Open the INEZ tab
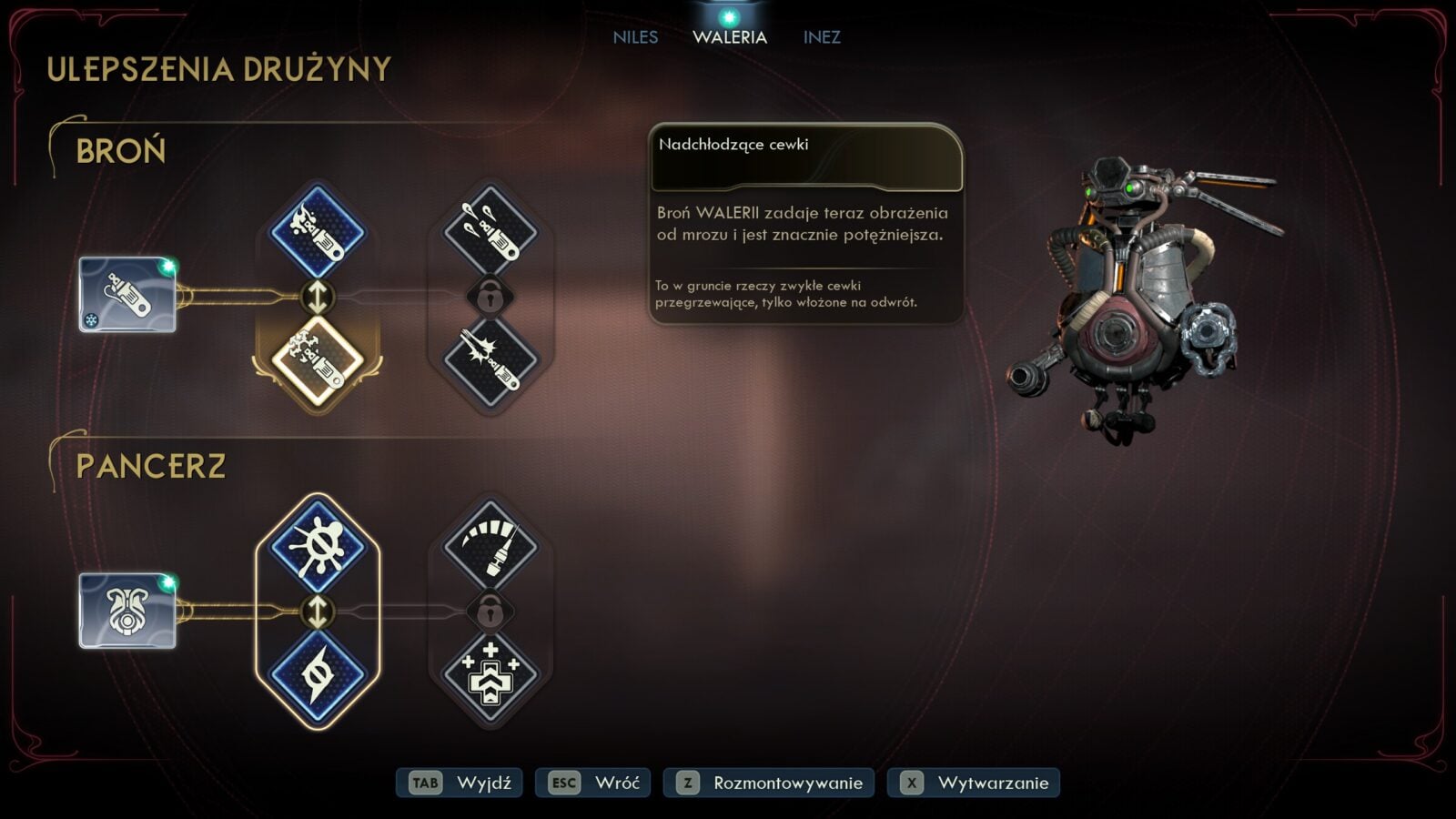The image size is (1456, 819). 822,37
